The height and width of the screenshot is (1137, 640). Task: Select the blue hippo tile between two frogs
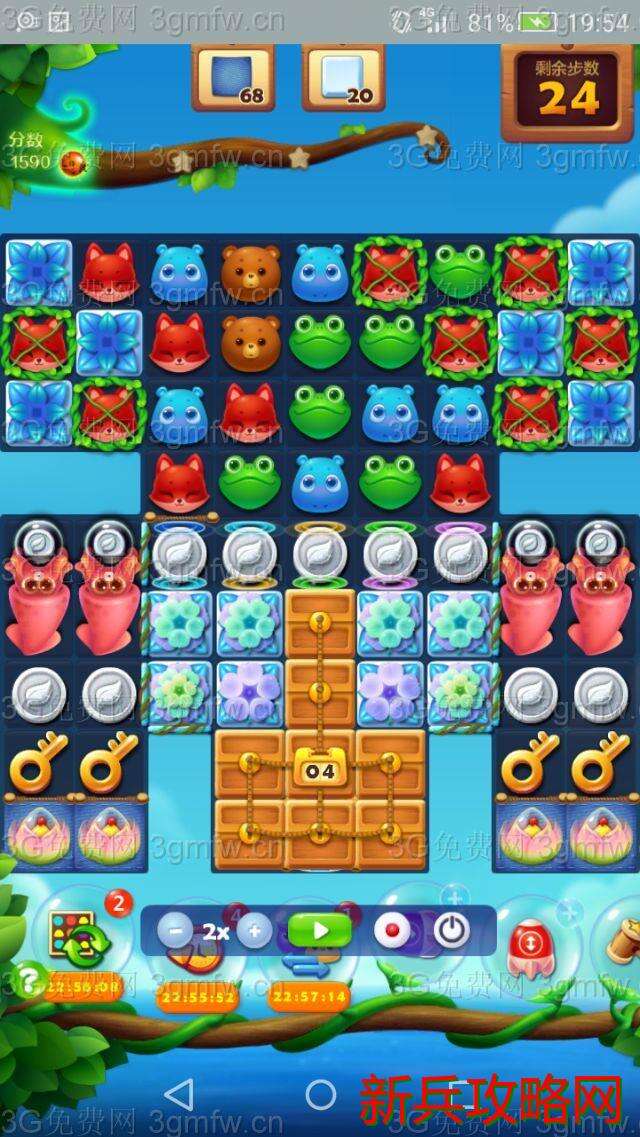(x=320, y=482)
